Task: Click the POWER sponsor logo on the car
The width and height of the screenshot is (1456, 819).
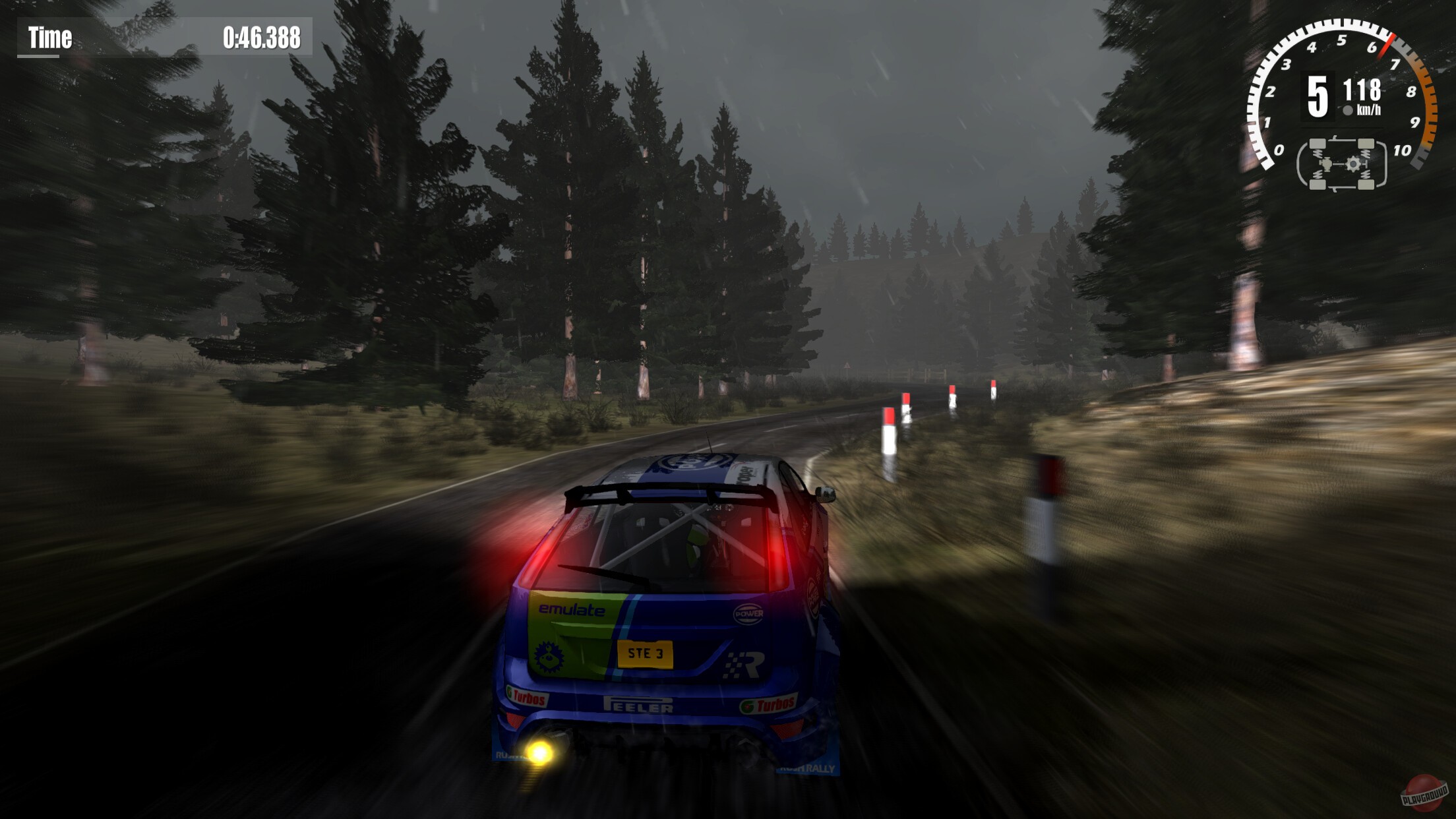Action: tap(749, 613)
